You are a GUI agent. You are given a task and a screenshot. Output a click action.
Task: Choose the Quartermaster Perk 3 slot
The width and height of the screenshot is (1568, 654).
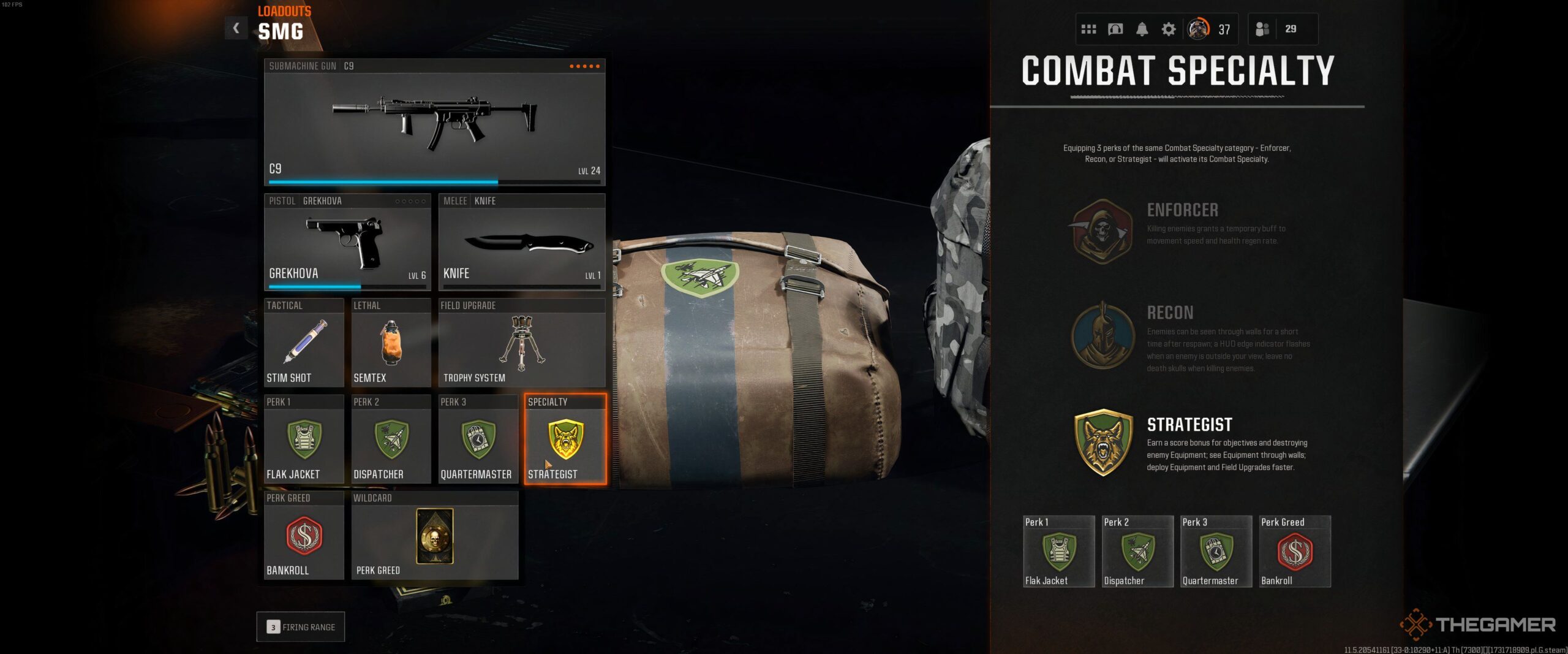point(478,439)
